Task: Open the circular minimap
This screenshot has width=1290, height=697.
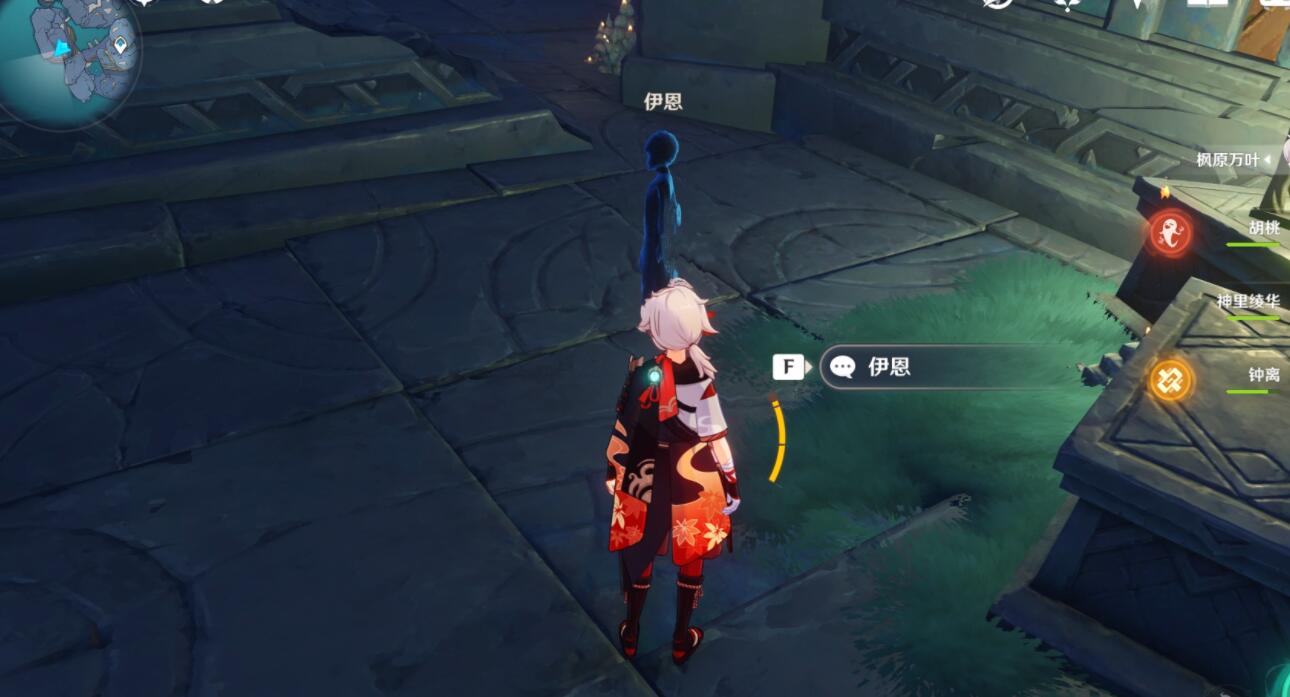Action: pos(66,58)
